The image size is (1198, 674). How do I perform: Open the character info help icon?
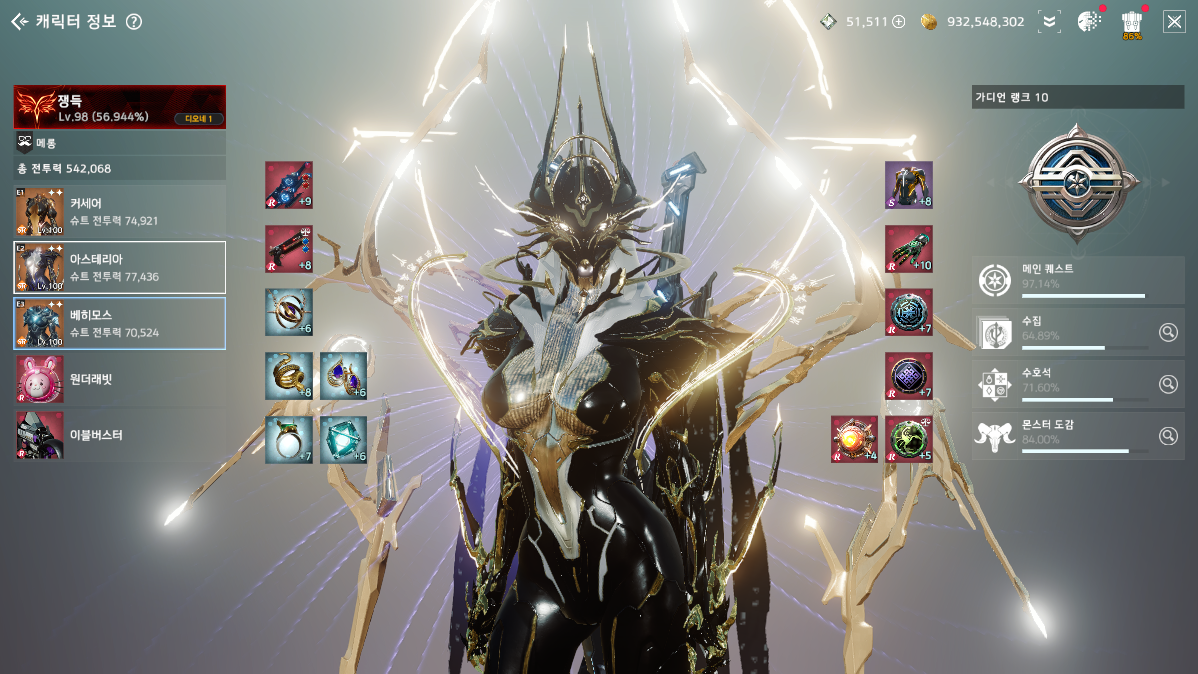(134, 22)
